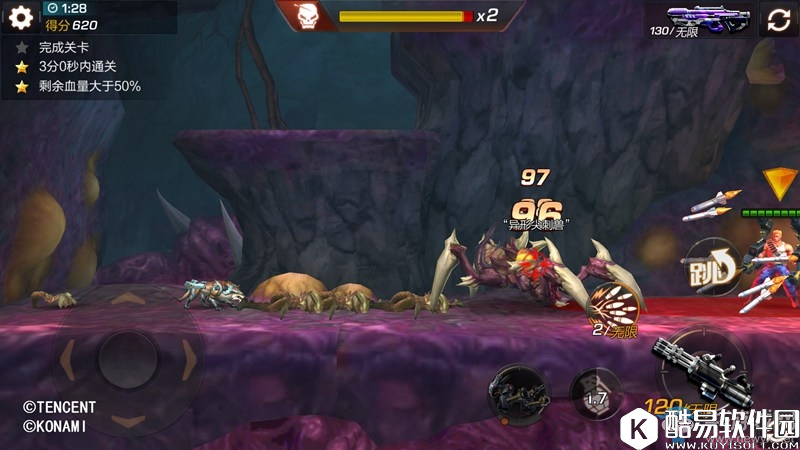Tap the joystick's up arrow

point(127,299)
